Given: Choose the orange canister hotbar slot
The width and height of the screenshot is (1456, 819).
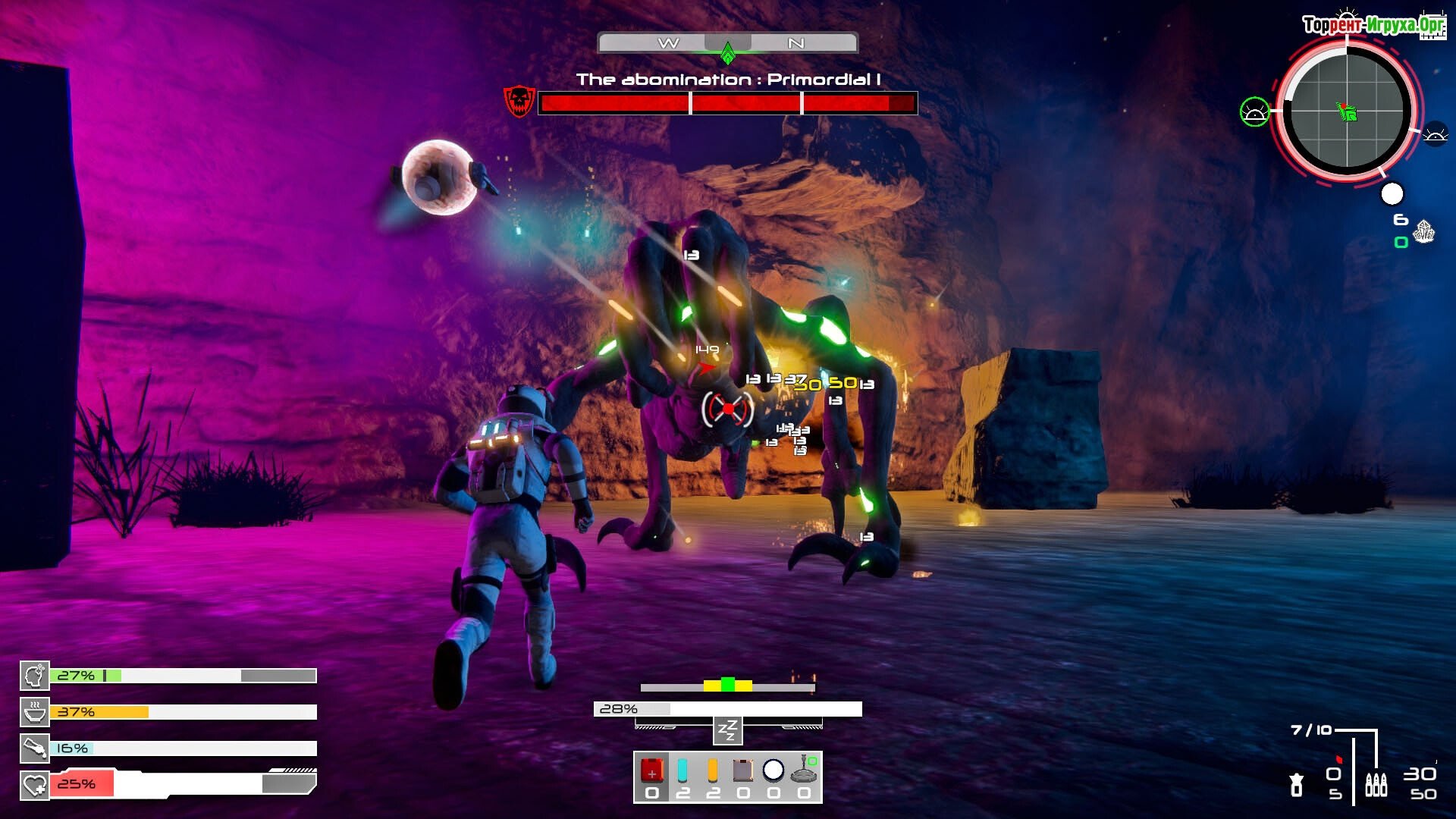Looking at the screenshot, I should (713, 771).
